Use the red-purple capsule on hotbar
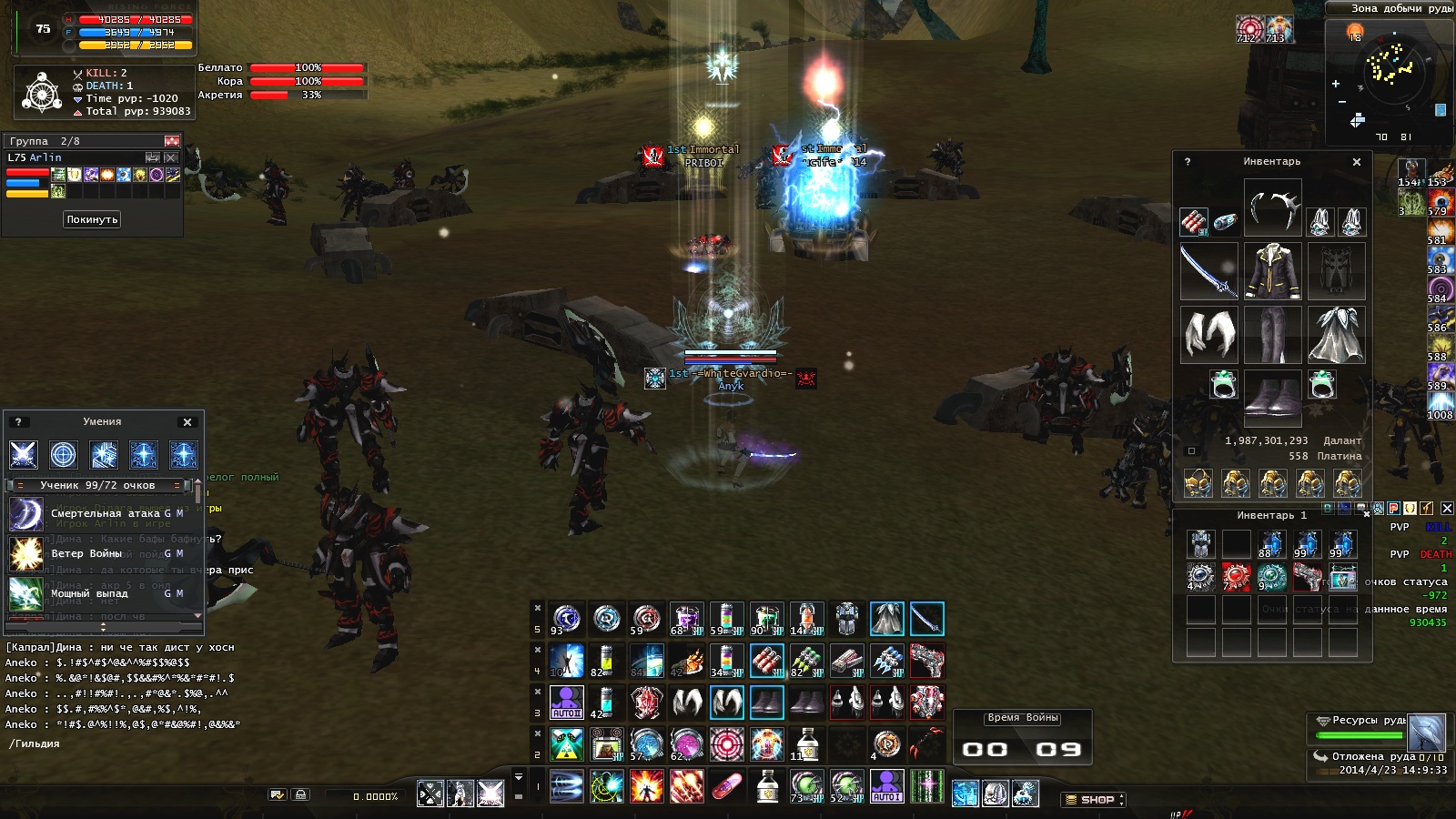 tap(726, 785)
